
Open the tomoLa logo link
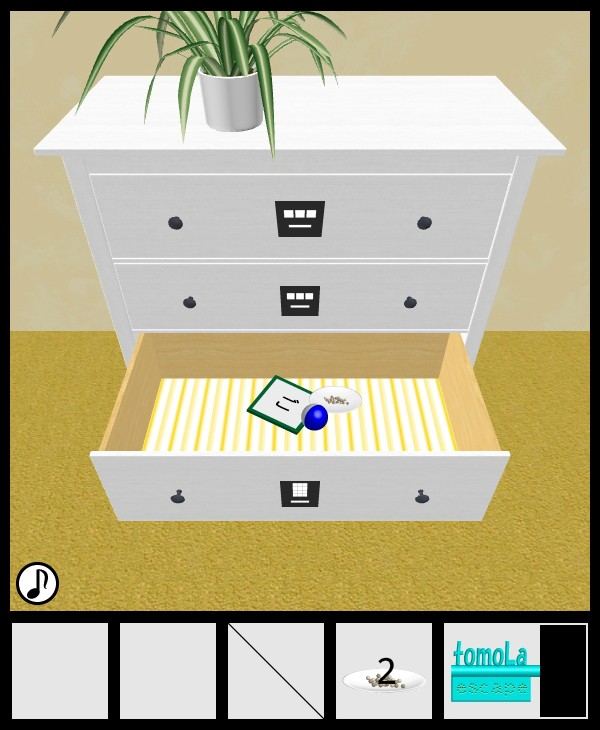click(491, 670)
